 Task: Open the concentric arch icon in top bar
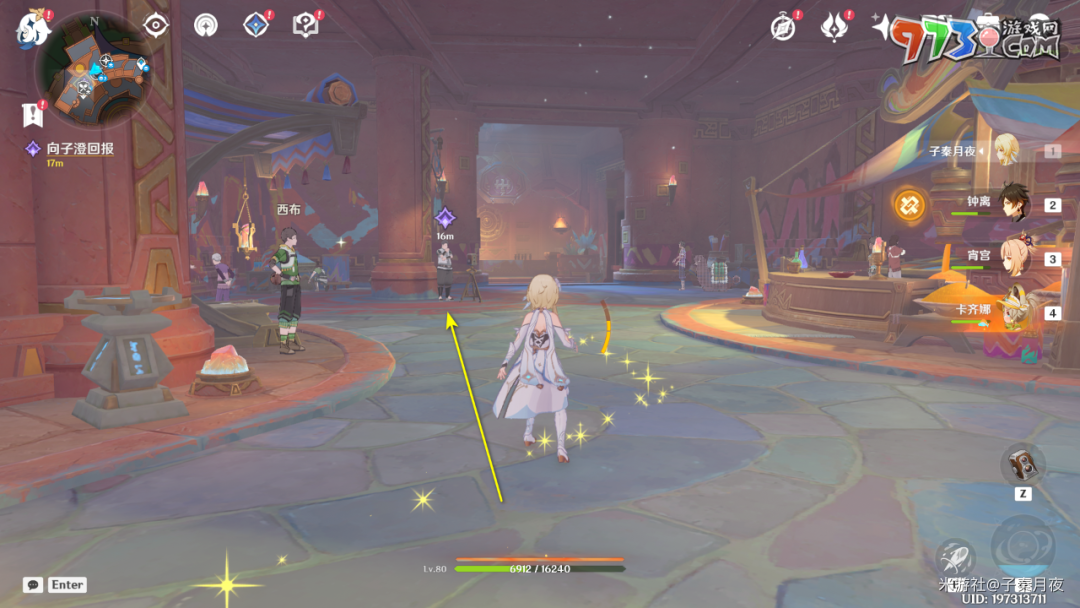(x=206, y=25)
